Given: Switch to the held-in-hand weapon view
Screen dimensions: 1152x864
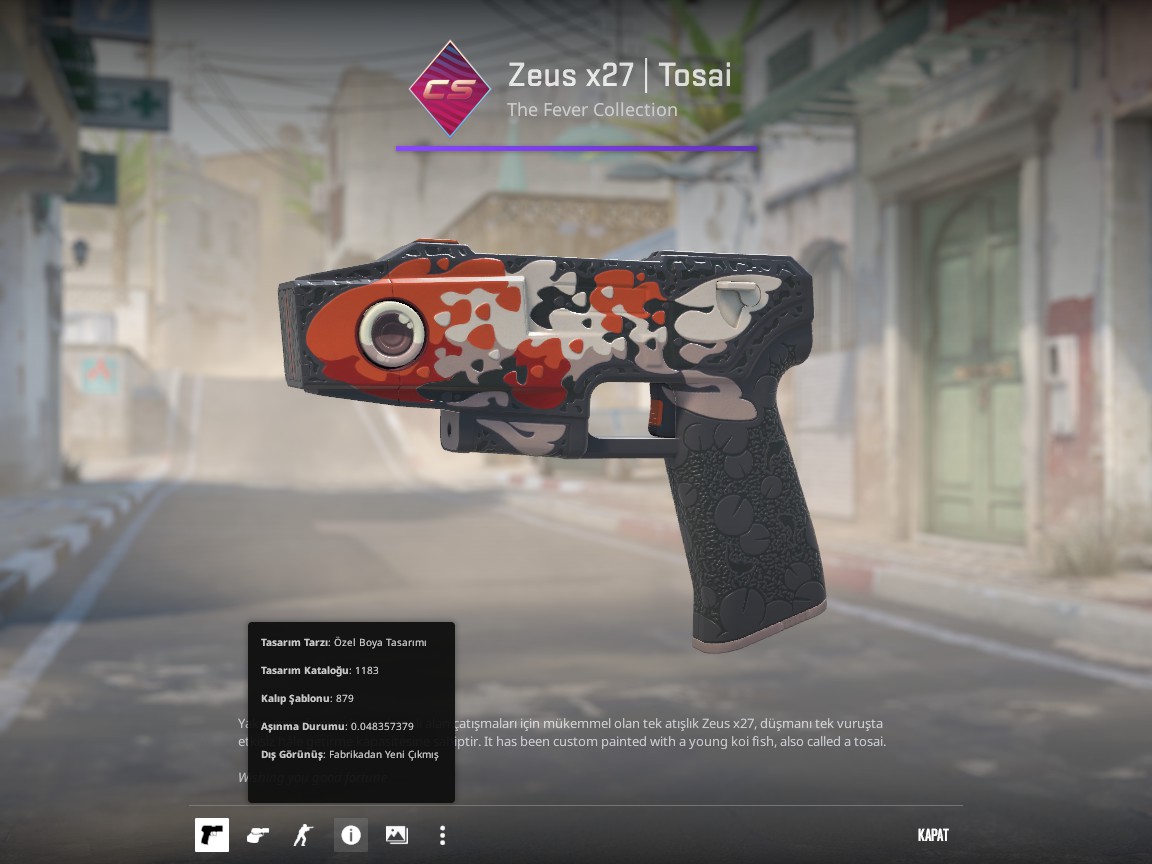Looking at the screenshot, I should click(257, 835).
